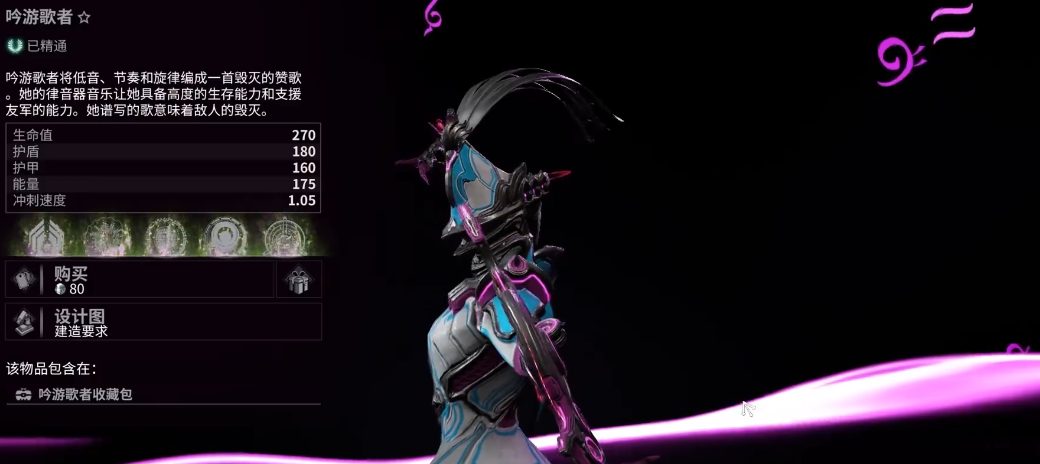Image resolution: width=1040 pixels, height=464 pixels.
Task: Favorite 吟游歌者 with the star icon
Action: pyautogui.click(x=85, y=18)
